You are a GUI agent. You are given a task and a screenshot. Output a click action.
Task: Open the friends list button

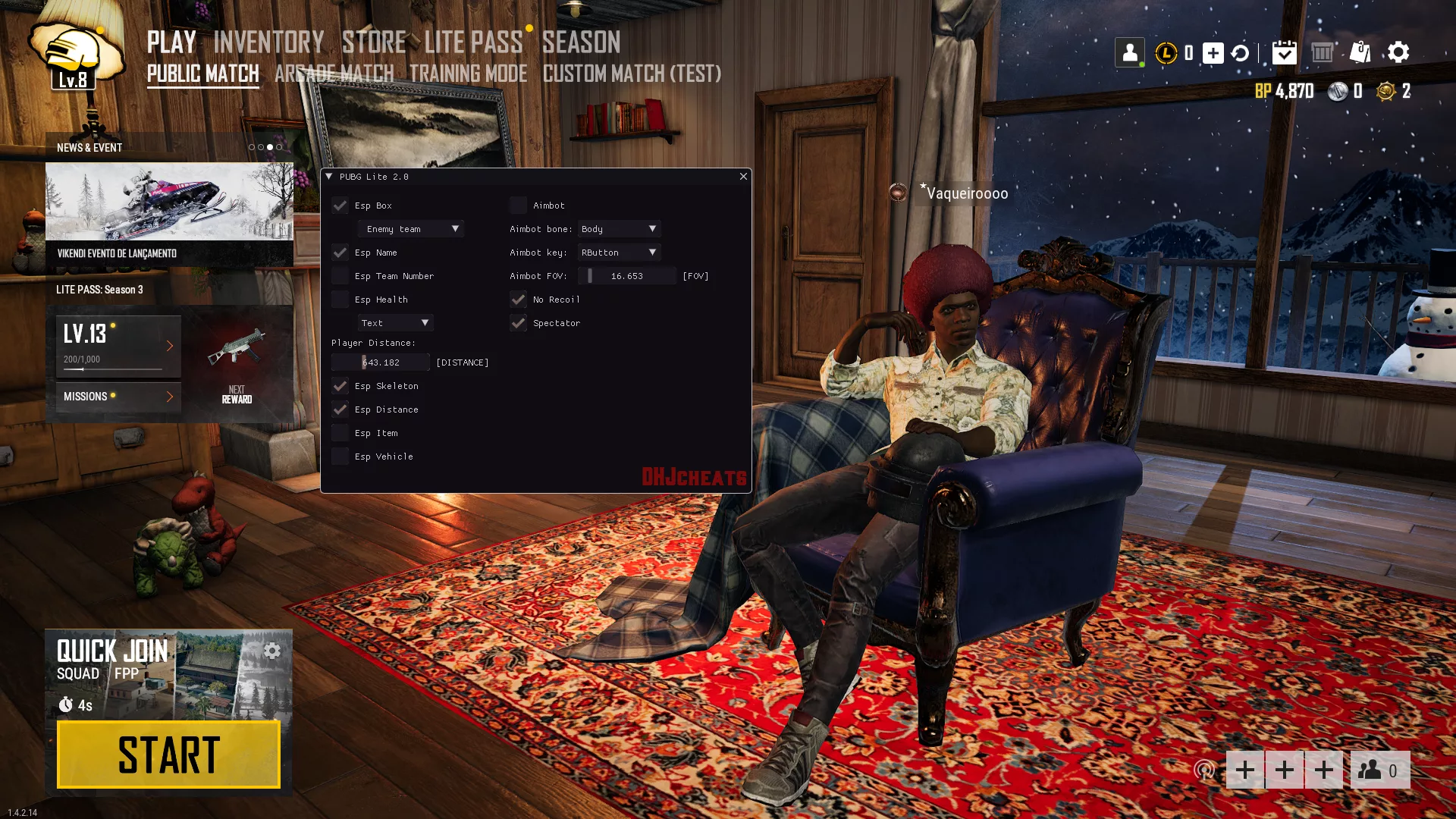click(1379, 770)
